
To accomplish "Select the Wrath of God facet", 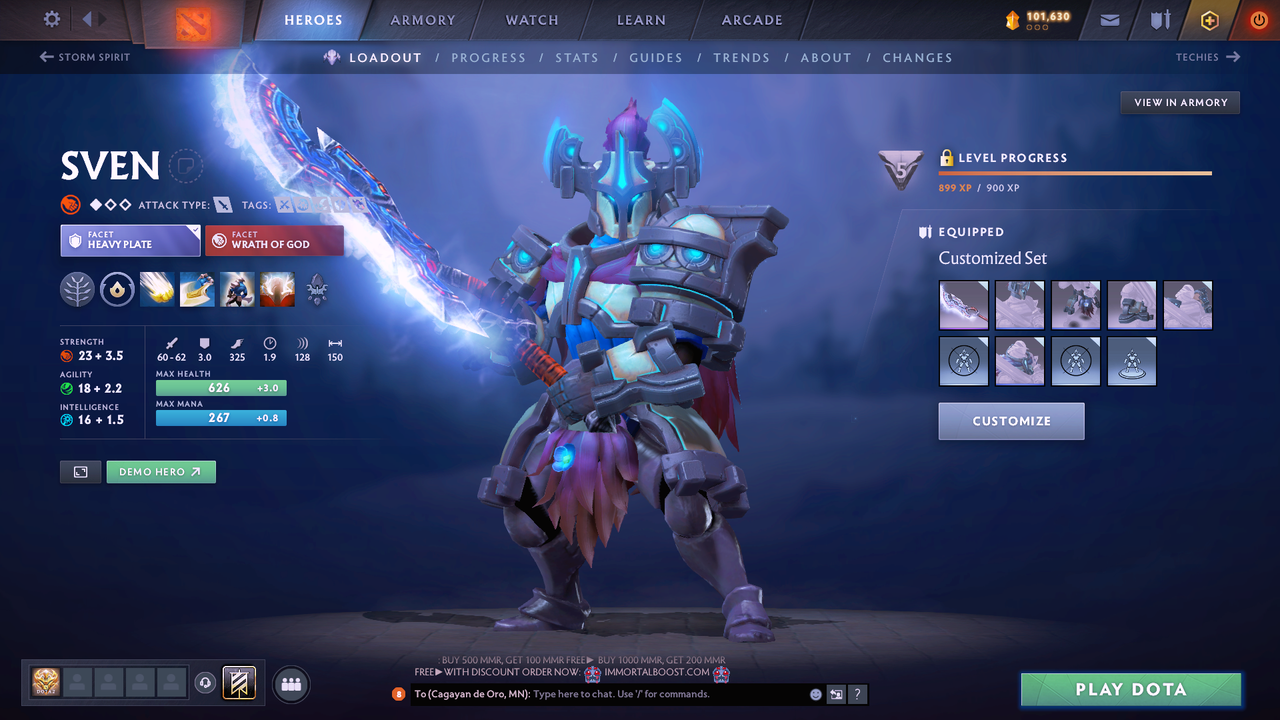I will (274, 240).
